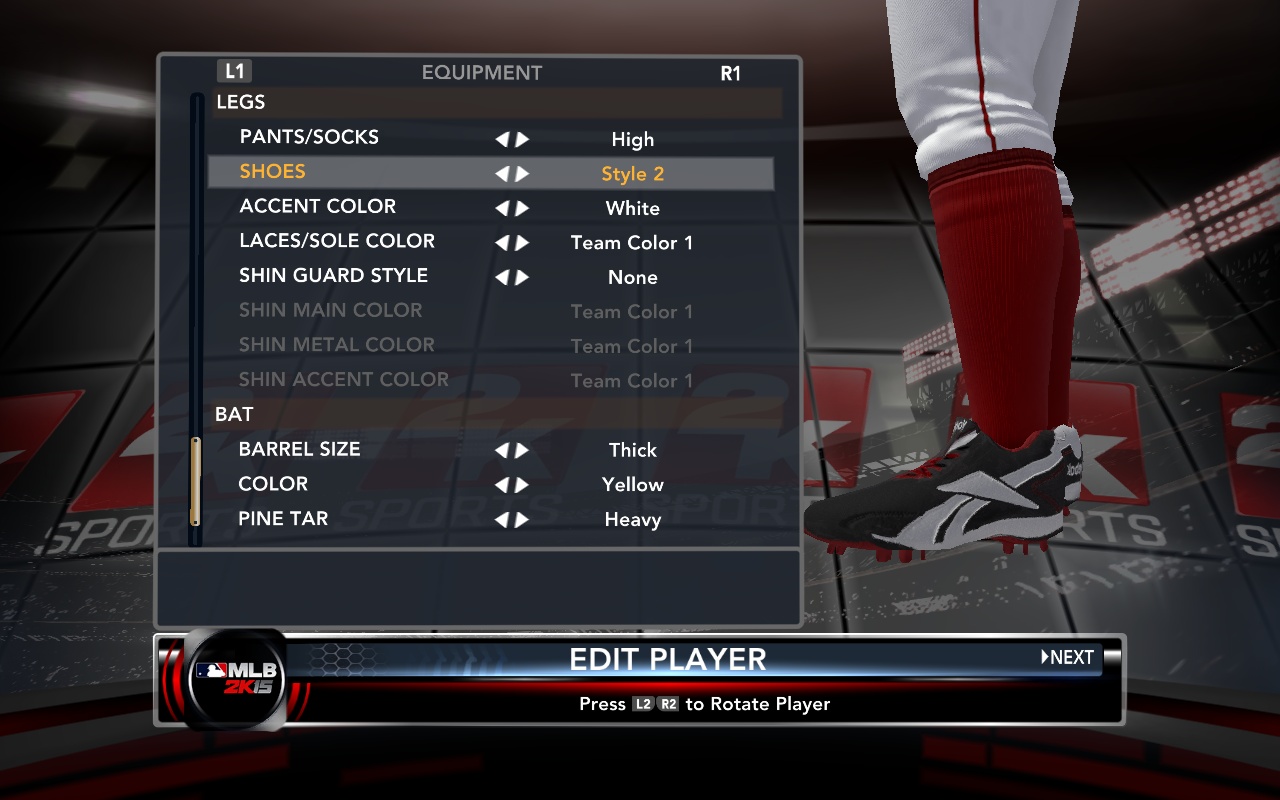
Task: Click the right arrow for Accent Color
Action: (522, 209)
